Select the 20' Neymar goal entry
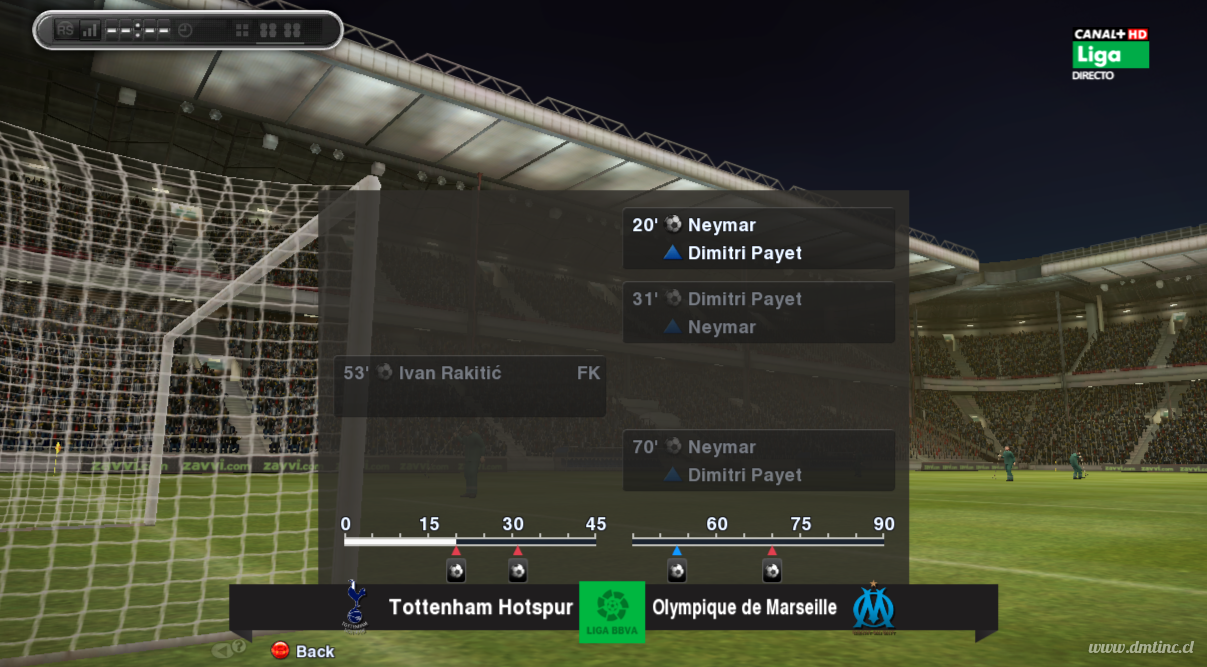 758,239
